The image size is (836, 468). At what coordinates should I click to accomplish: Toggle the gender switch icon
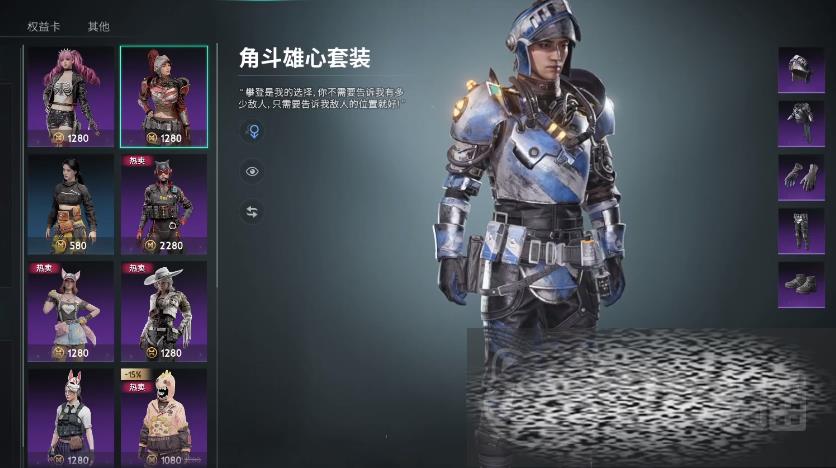(252, 131)
